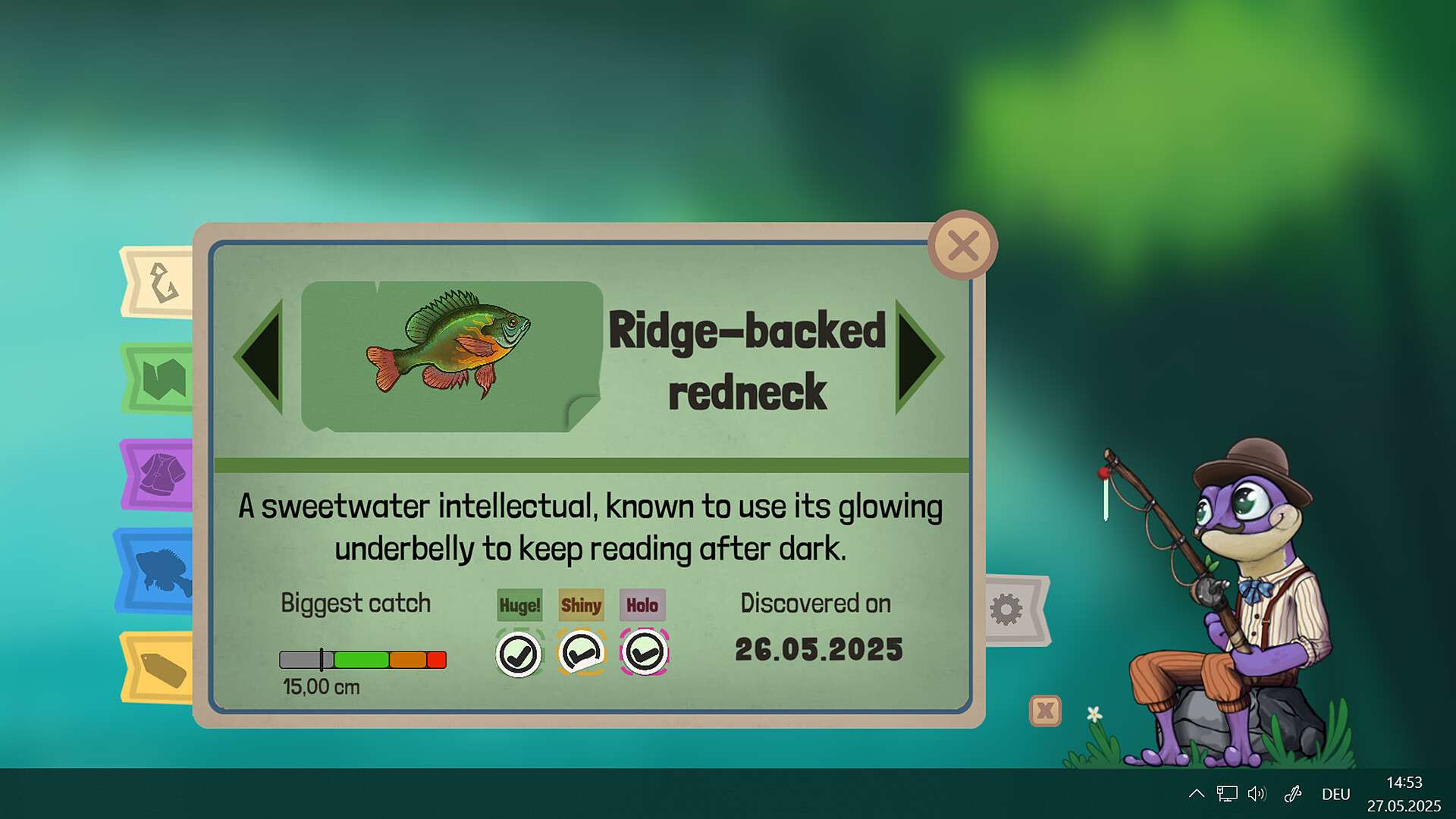
Task: Click the Huge! variant checkmark badge
Action: [x=519, y=654]
